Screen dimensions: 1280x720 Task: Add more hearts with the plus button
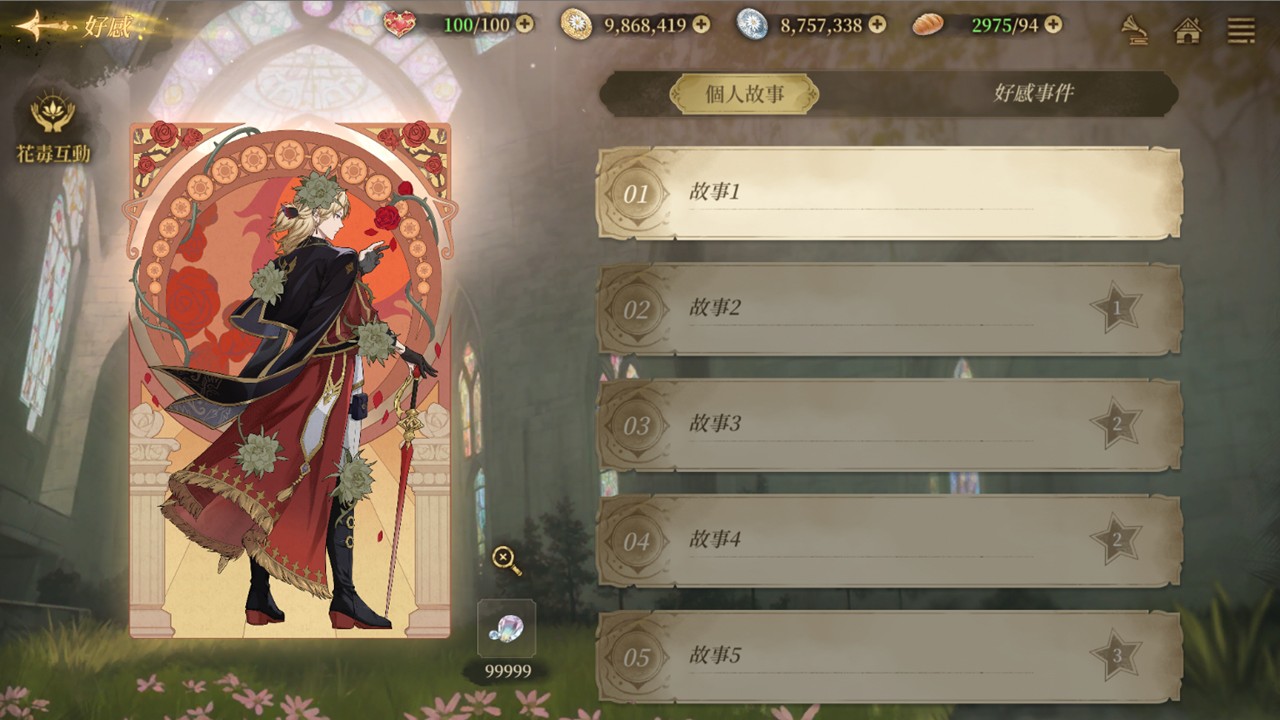click(525, 24)
